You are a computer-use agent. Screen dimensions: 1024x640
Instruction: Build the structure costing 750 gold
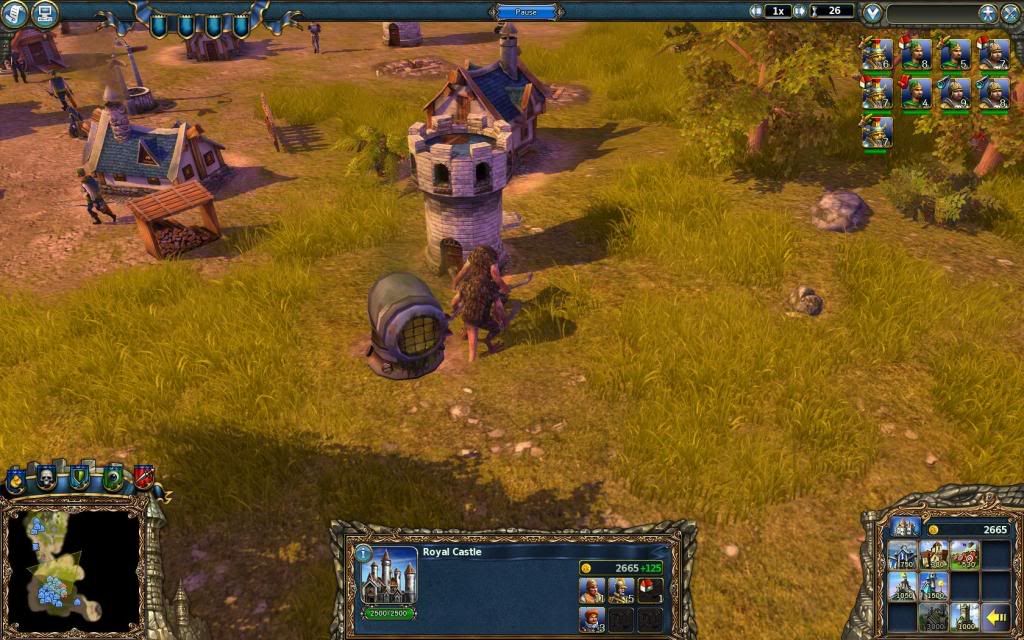coord(904,555)
